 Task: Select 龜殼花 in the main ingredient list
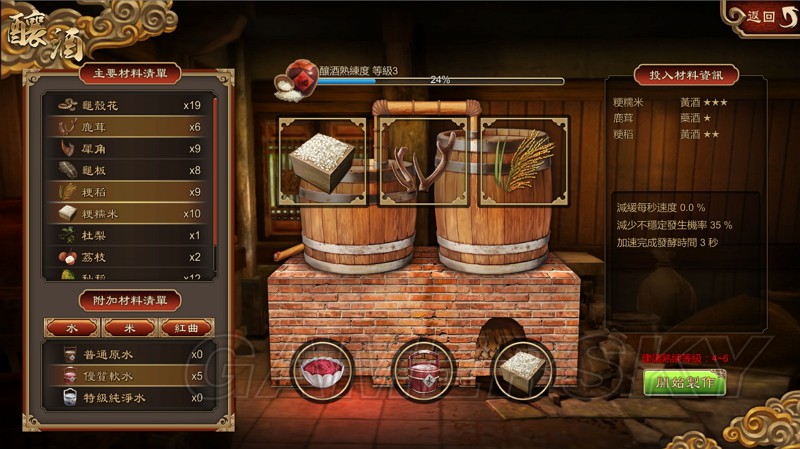(x=128, y=104)
